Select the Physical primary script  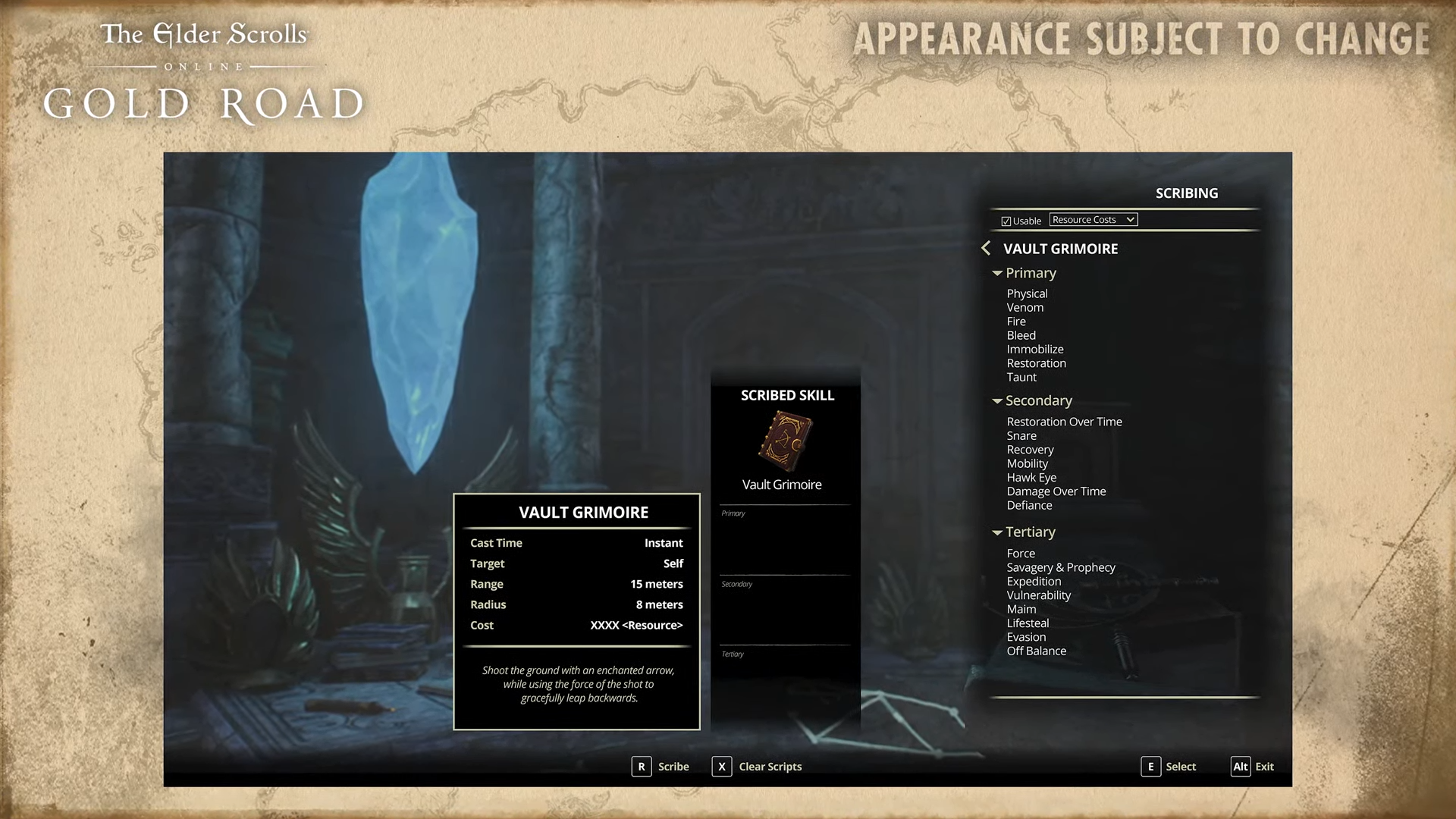(1027, 293)
